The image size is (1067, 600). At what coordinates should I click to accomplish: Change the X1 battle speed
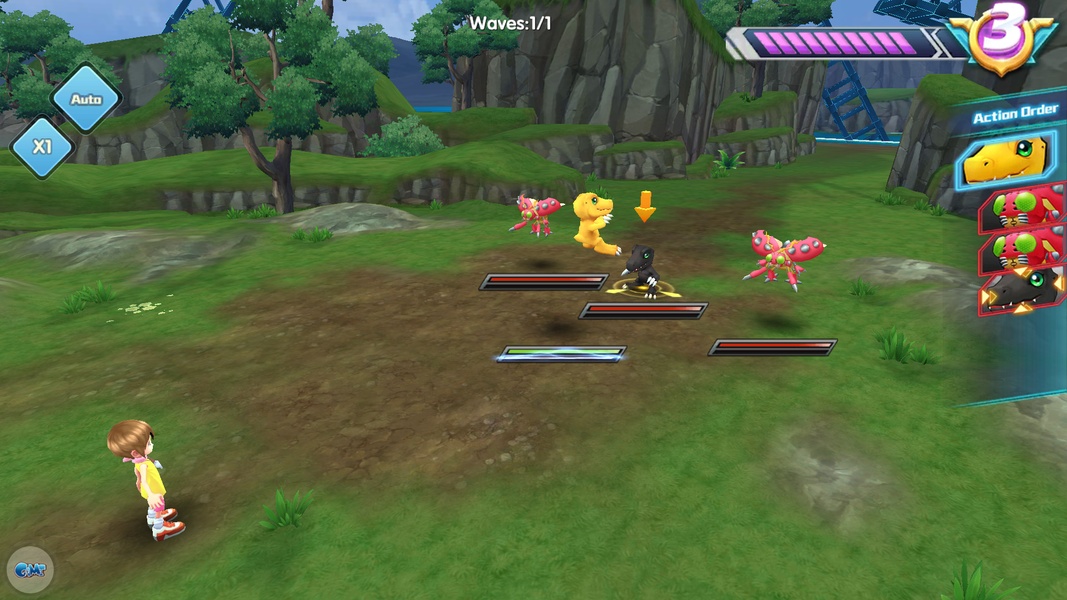pos(42,147)
